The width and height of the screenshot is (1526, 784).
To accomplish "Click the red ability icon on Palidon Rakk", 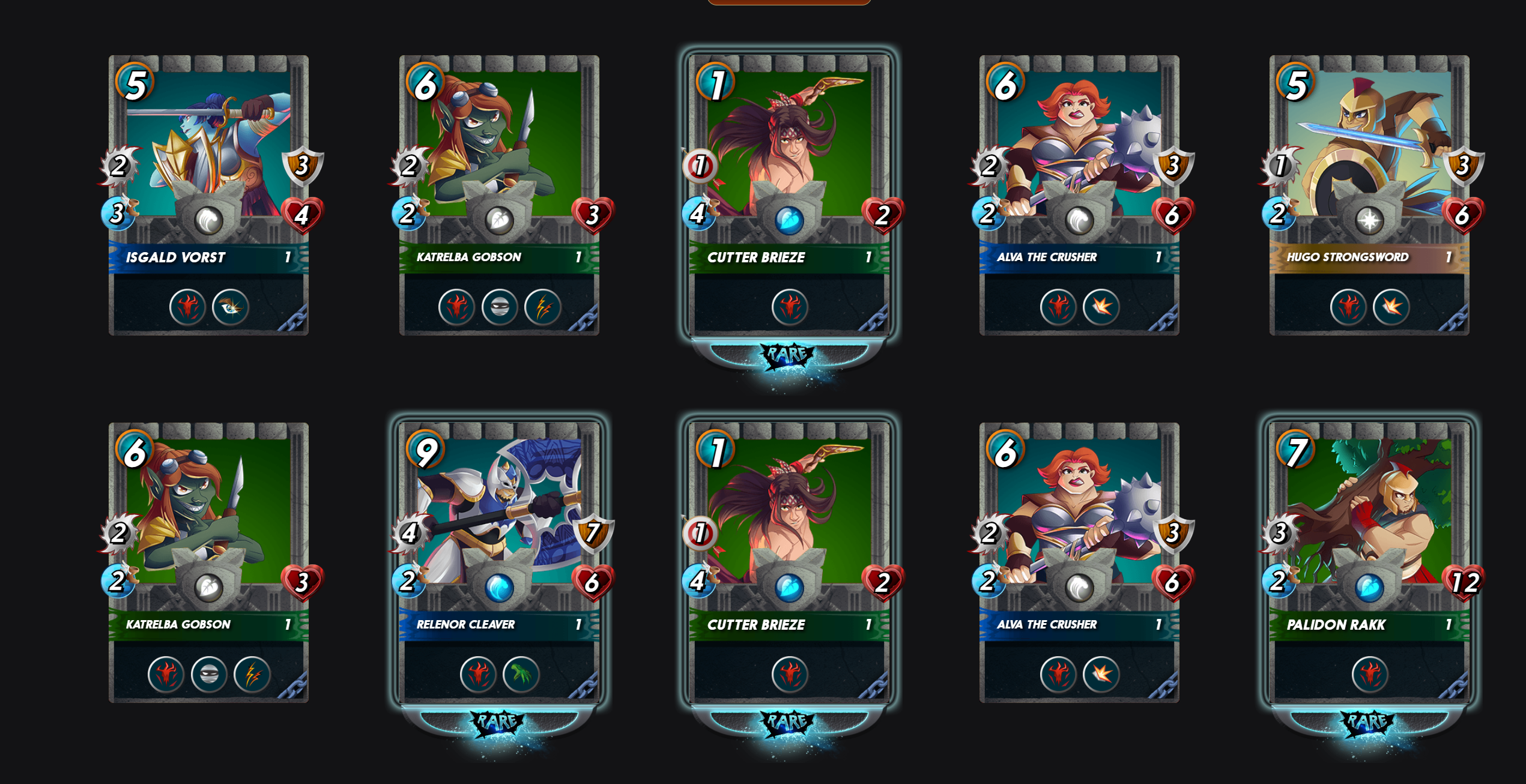I will (x=1369, y=674).
